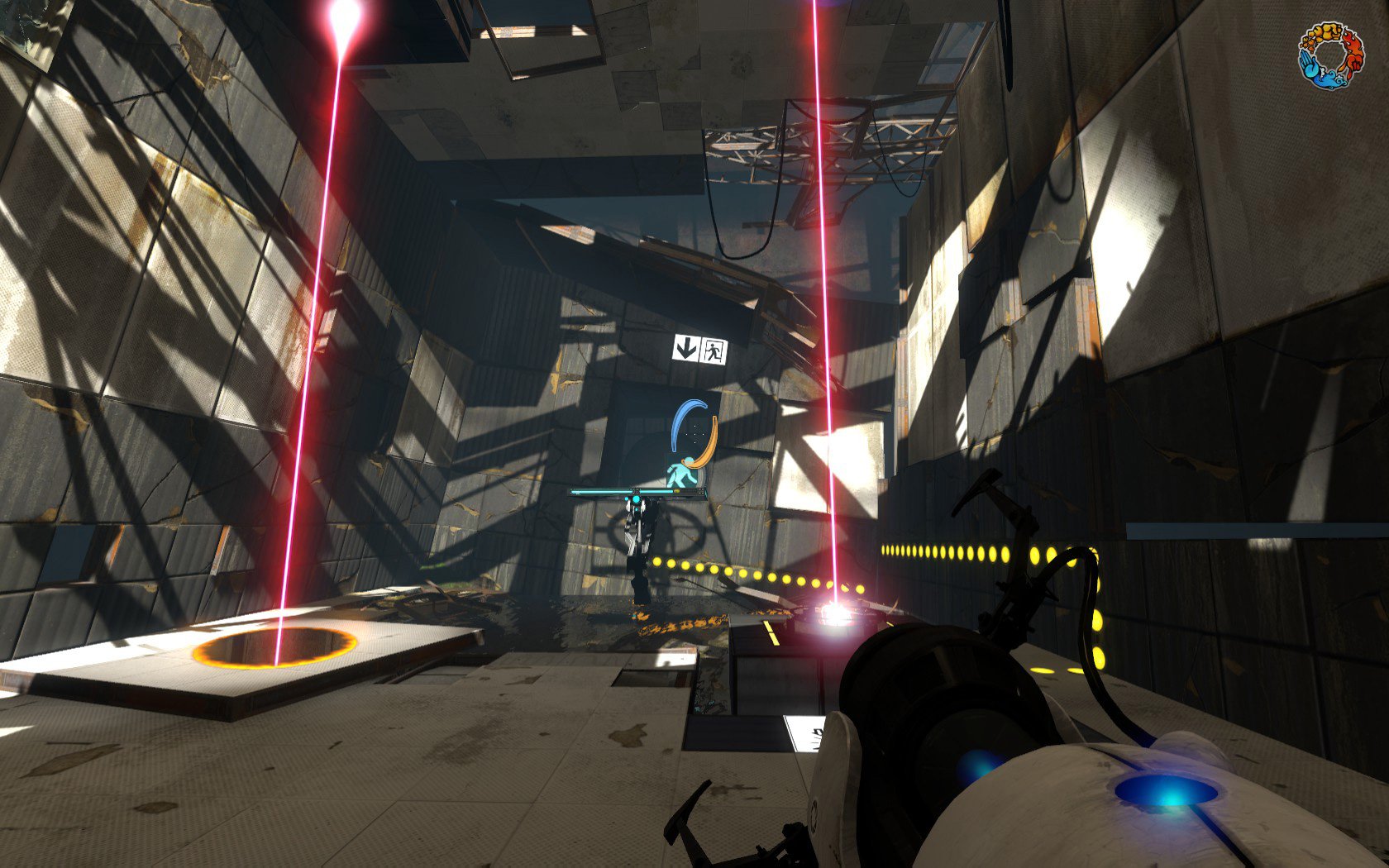
Task: Click the blue and orange portal crosshair
Action: pos(694,433)
